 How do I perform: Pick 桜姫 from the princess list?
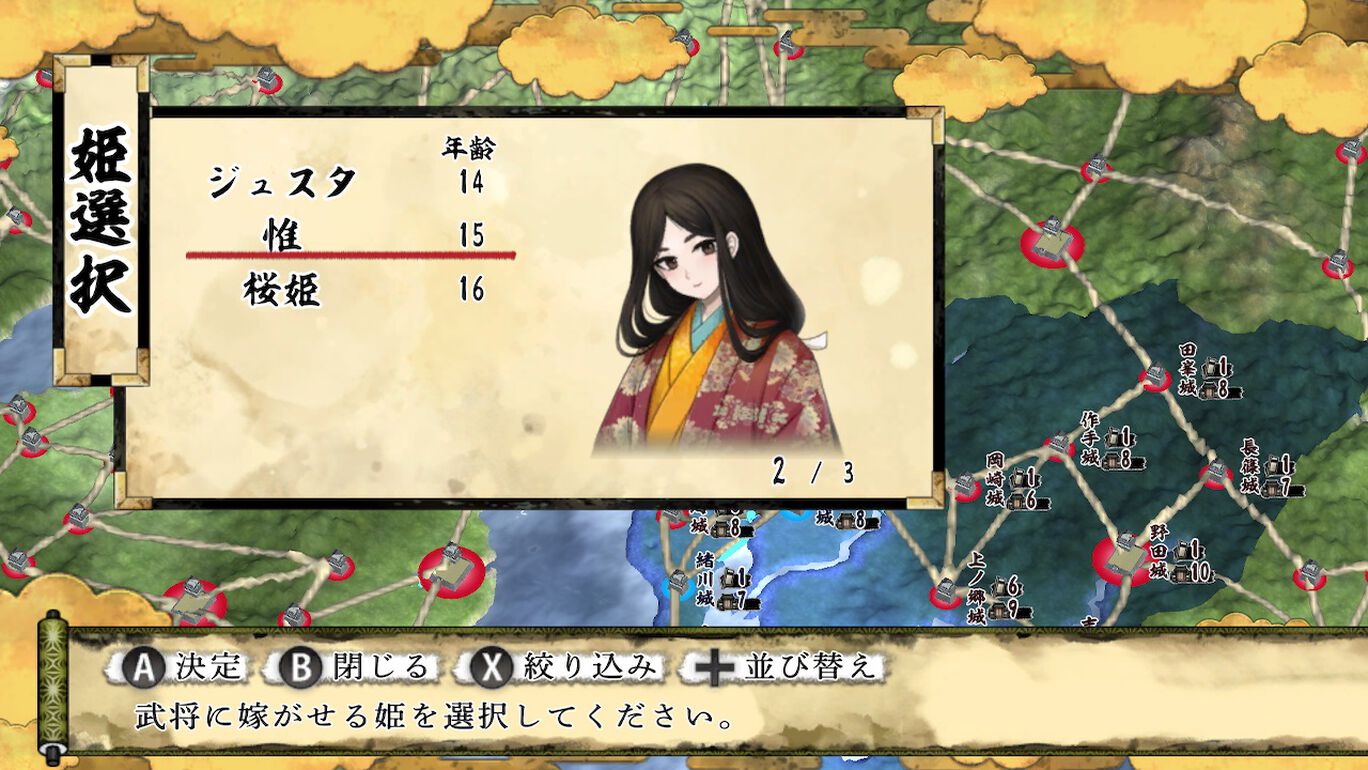pyautogui.click(x=283, y=290)
